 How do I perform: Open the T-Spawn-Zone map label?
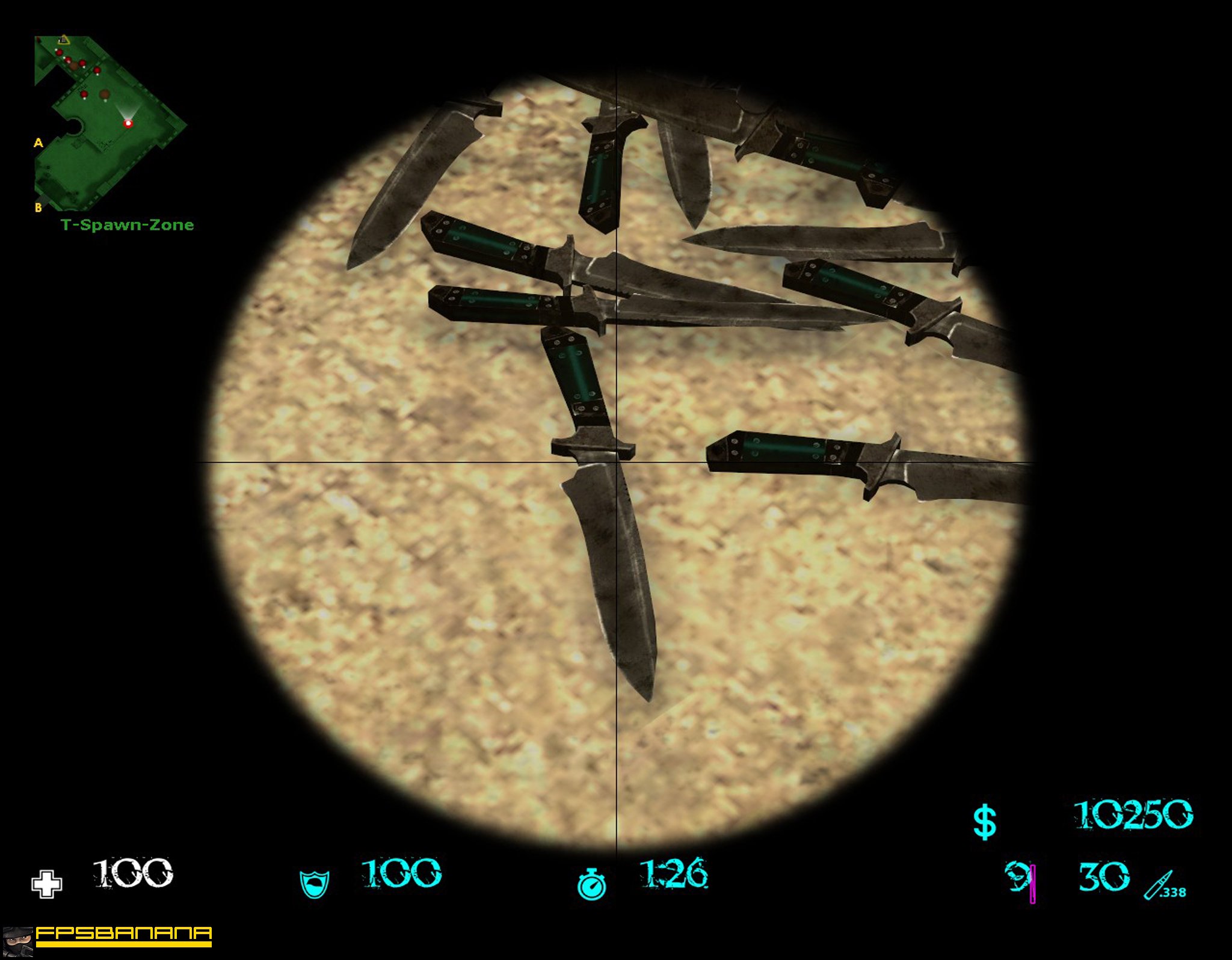126,225
